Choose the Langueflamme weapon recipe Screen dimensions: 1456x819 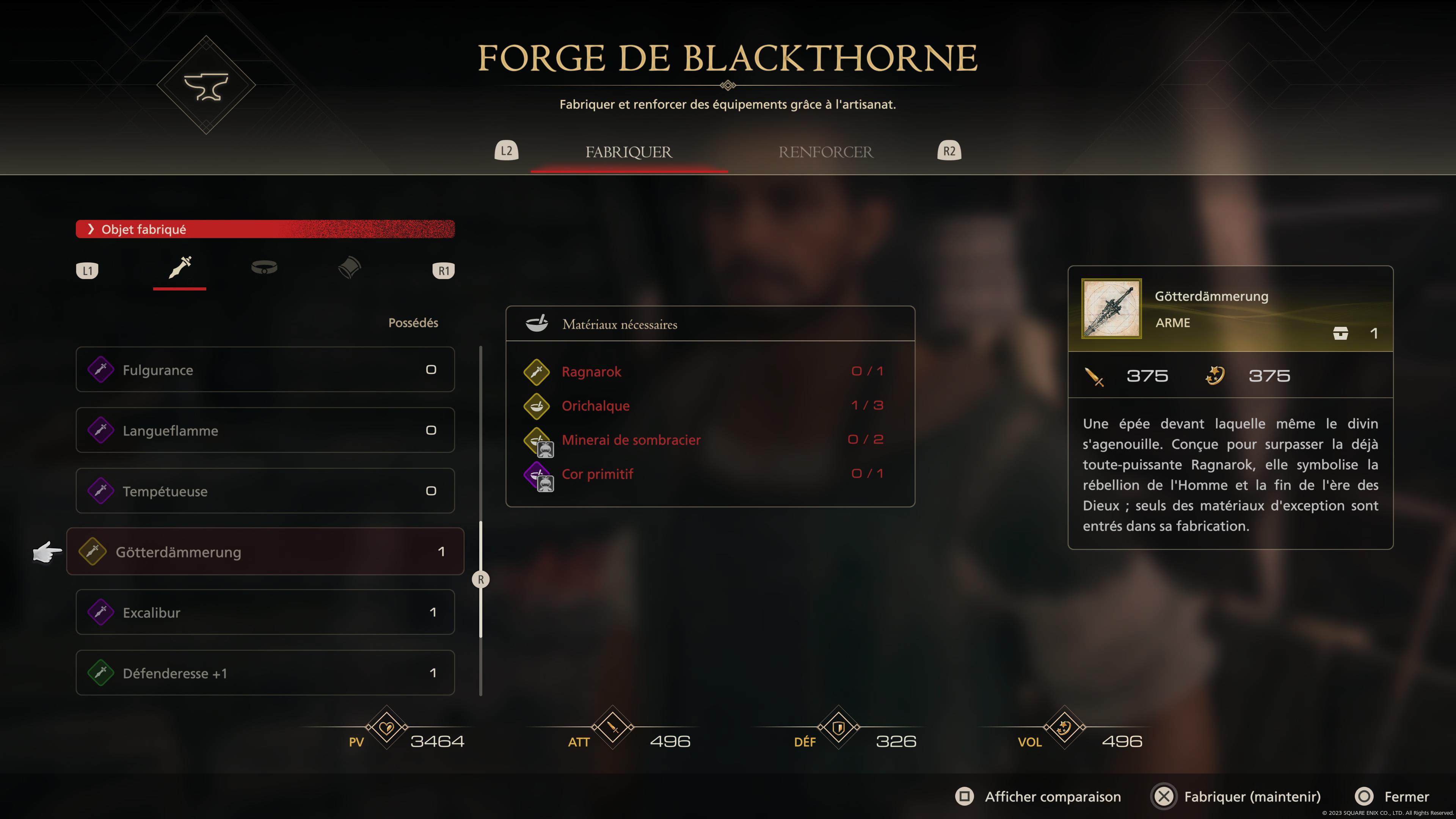(265, 430)
